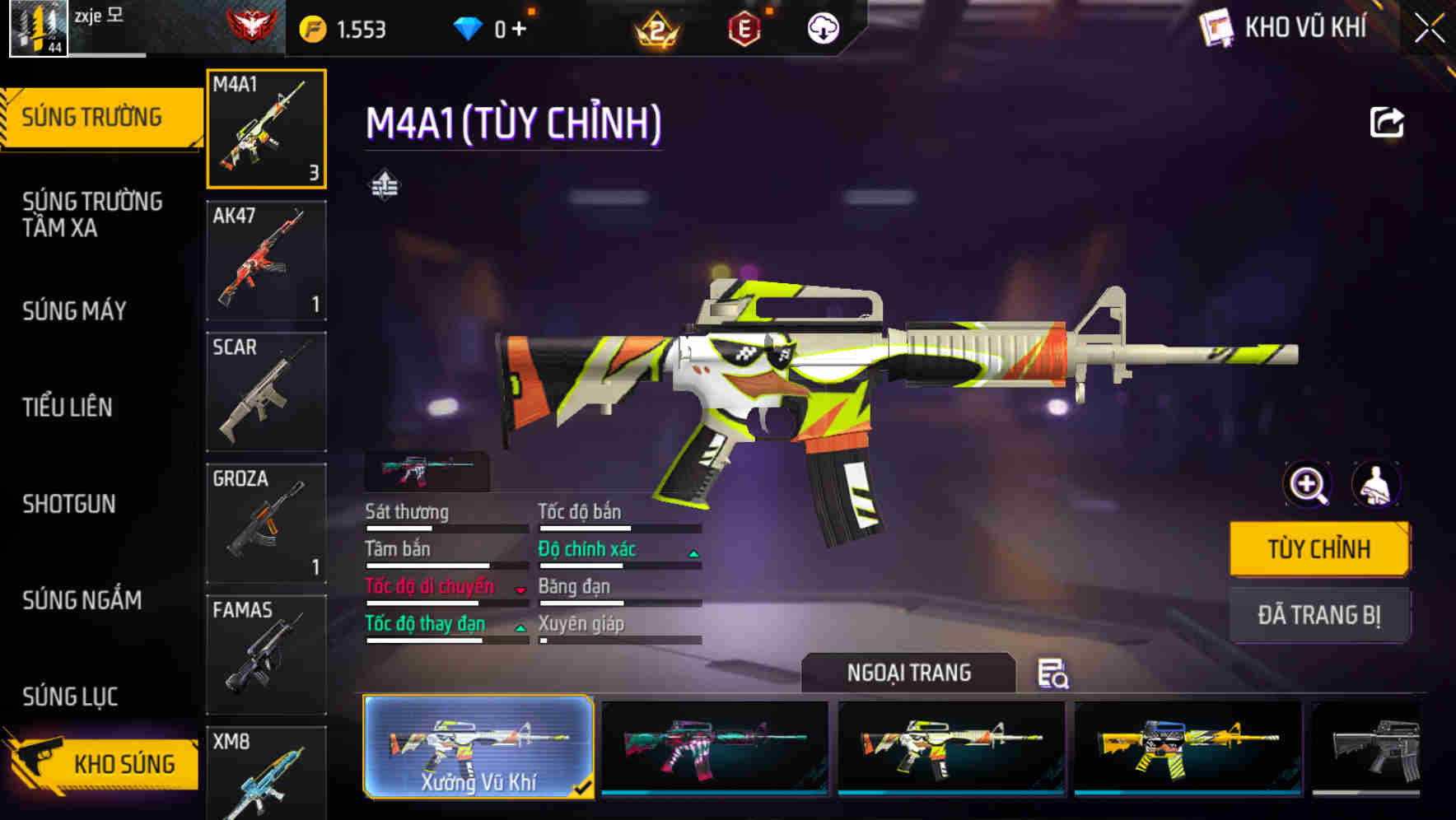Click the attachment badge under the weapon title
The height and width of the screenshot is (820, 1456).
click(x=385, y=183)
